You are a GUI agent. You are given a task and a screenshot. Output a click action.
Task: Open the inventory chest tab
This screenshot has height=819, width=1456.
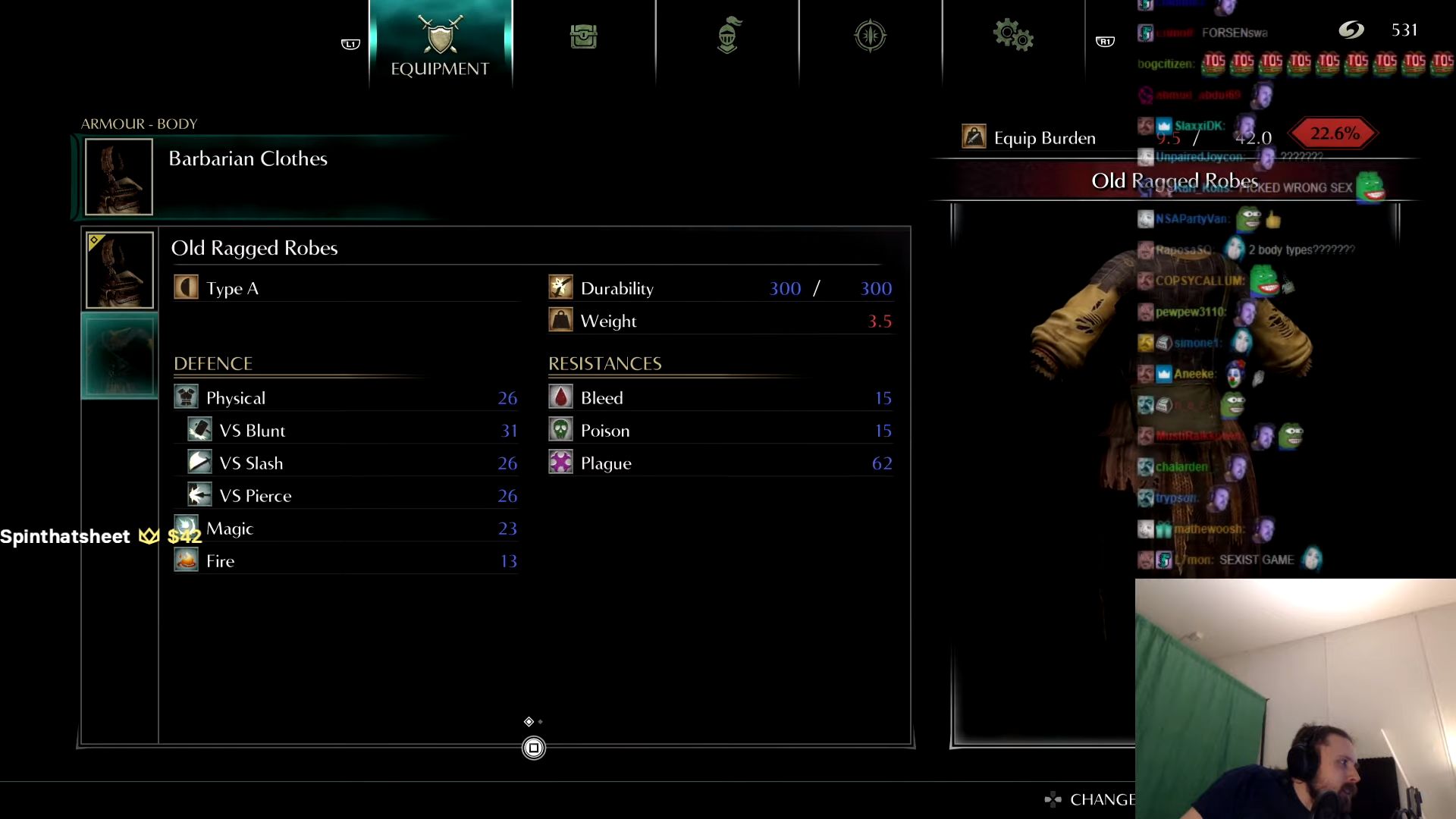583,36
